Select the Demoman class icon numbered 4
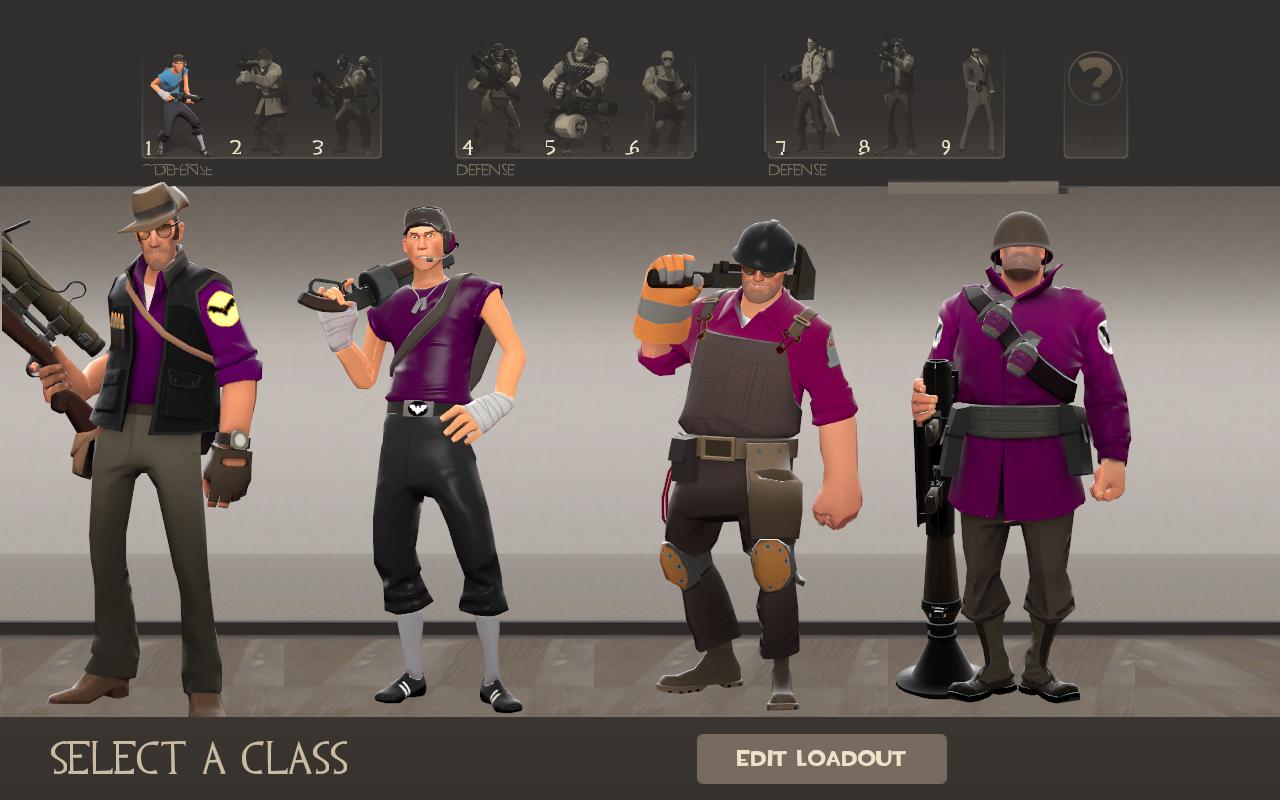Screen dimensions: 1280x800 [495, 100]
